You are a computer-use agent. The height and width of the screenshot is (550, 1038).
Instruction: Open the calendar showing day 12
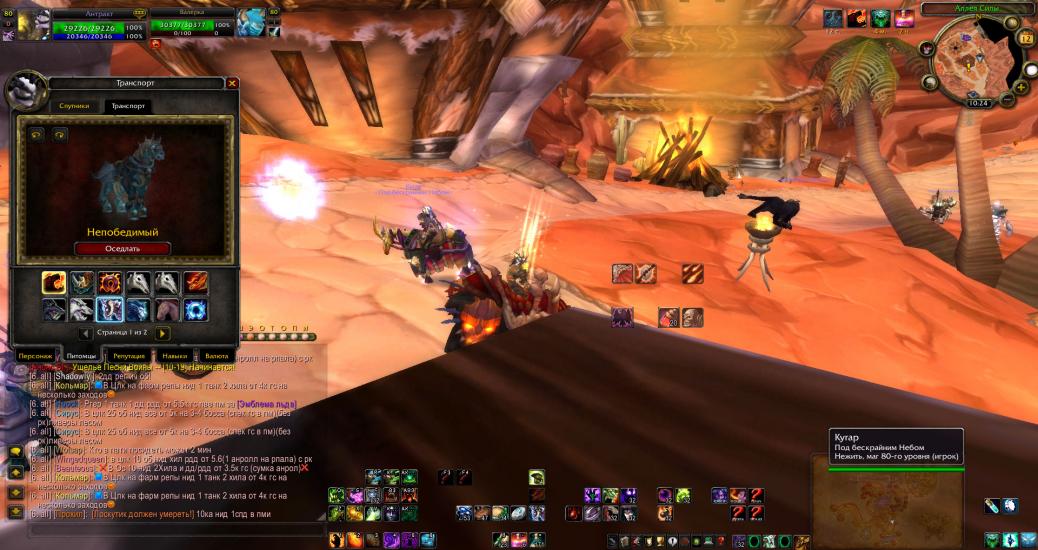[1025, 38]
